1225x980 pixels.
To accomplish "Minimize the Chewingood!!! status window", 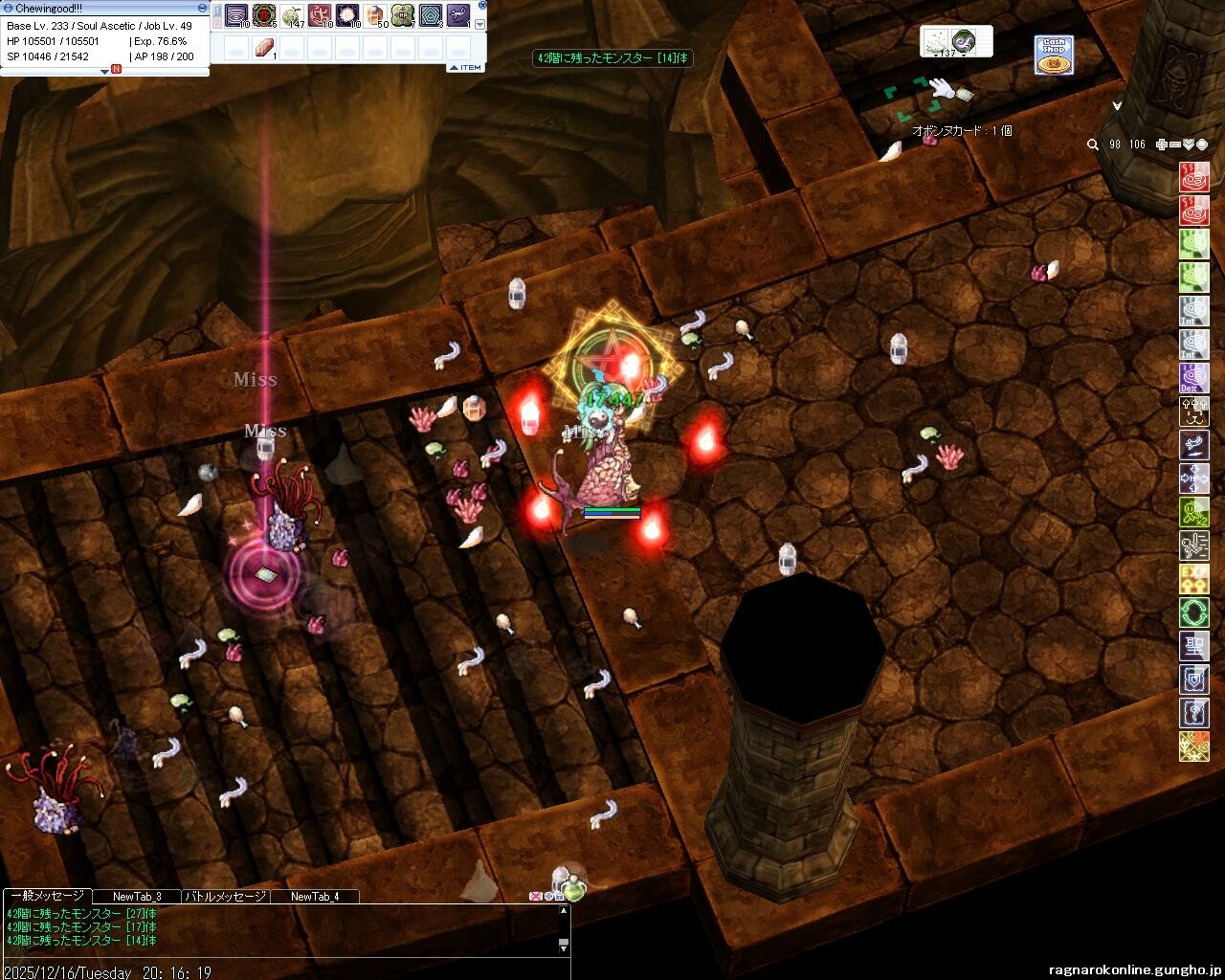I will coord(202,8).
